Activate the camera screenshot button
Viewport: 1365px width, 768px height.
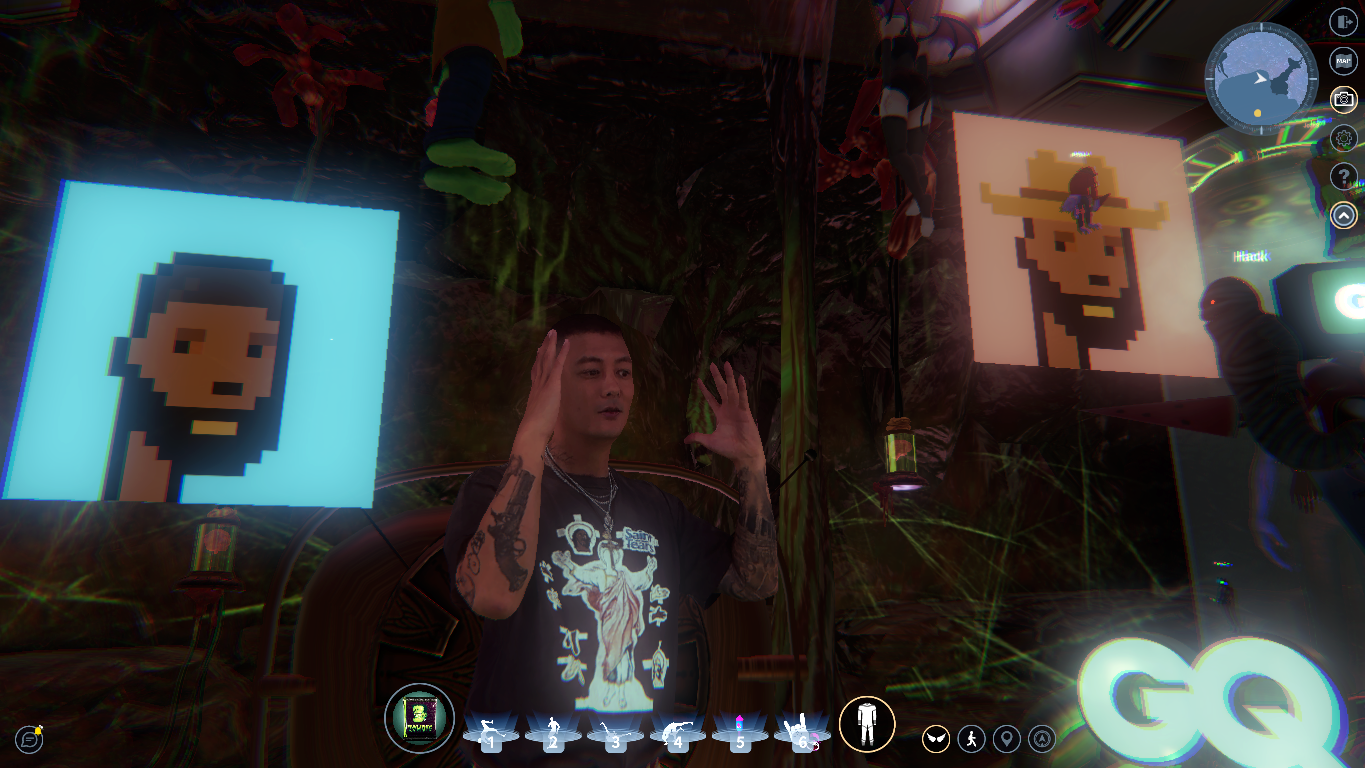click(x=1343, y=99)
